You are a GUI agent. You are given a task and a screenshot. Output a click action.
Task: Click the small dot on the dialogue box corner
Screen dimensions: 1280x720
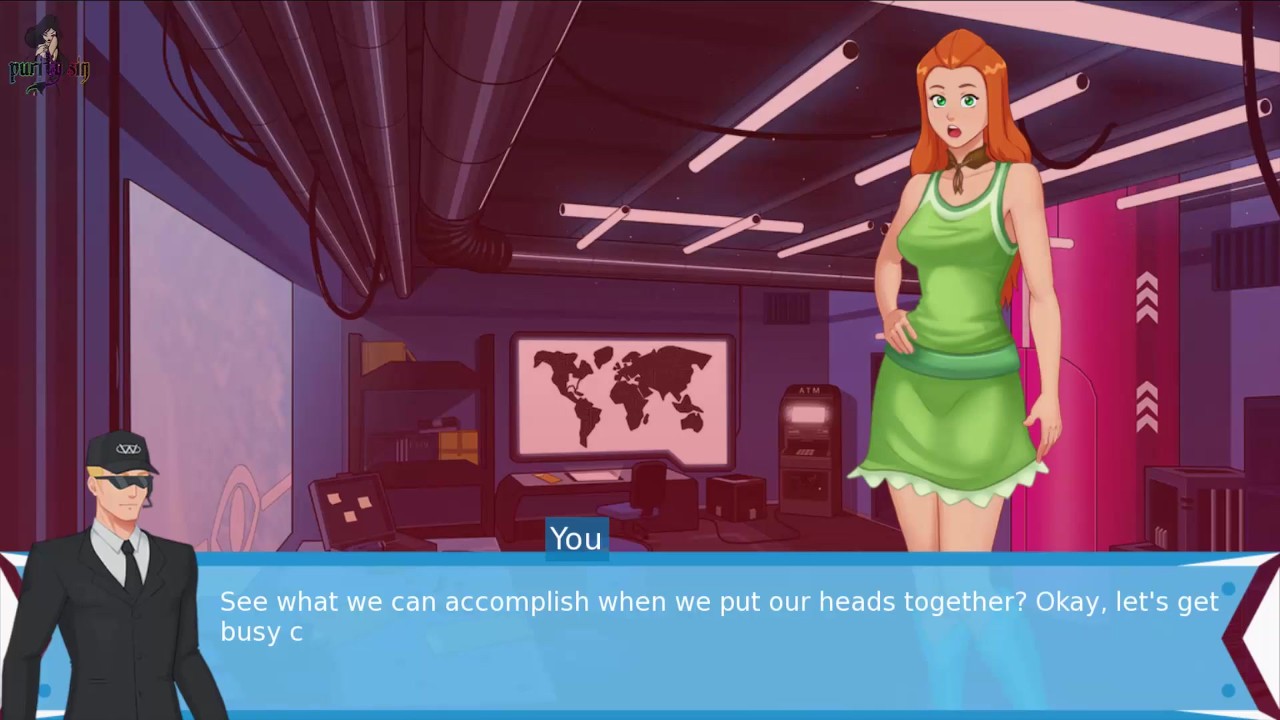pos(1228,589)
